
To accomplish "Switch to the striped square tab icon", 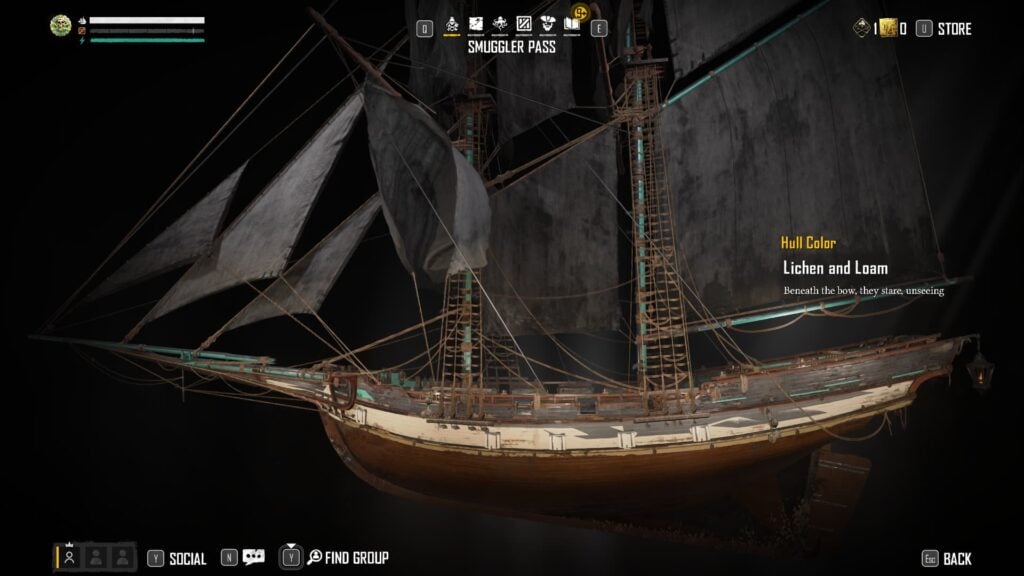I will pyautogui.click(x=523, y=24).
